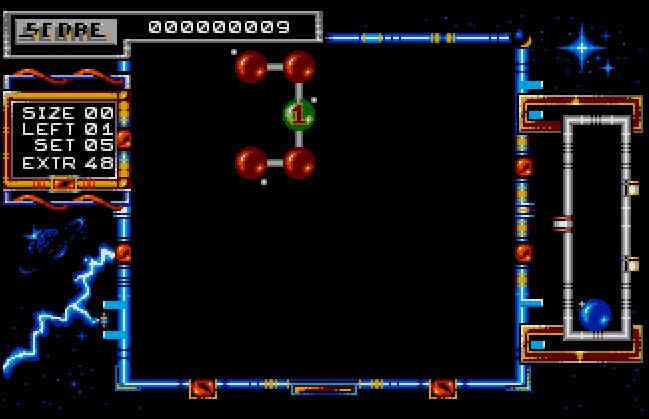Select the green atom numbered 1
The width and height of the screenshot is (649, 419).
click(x=298, y=114)
